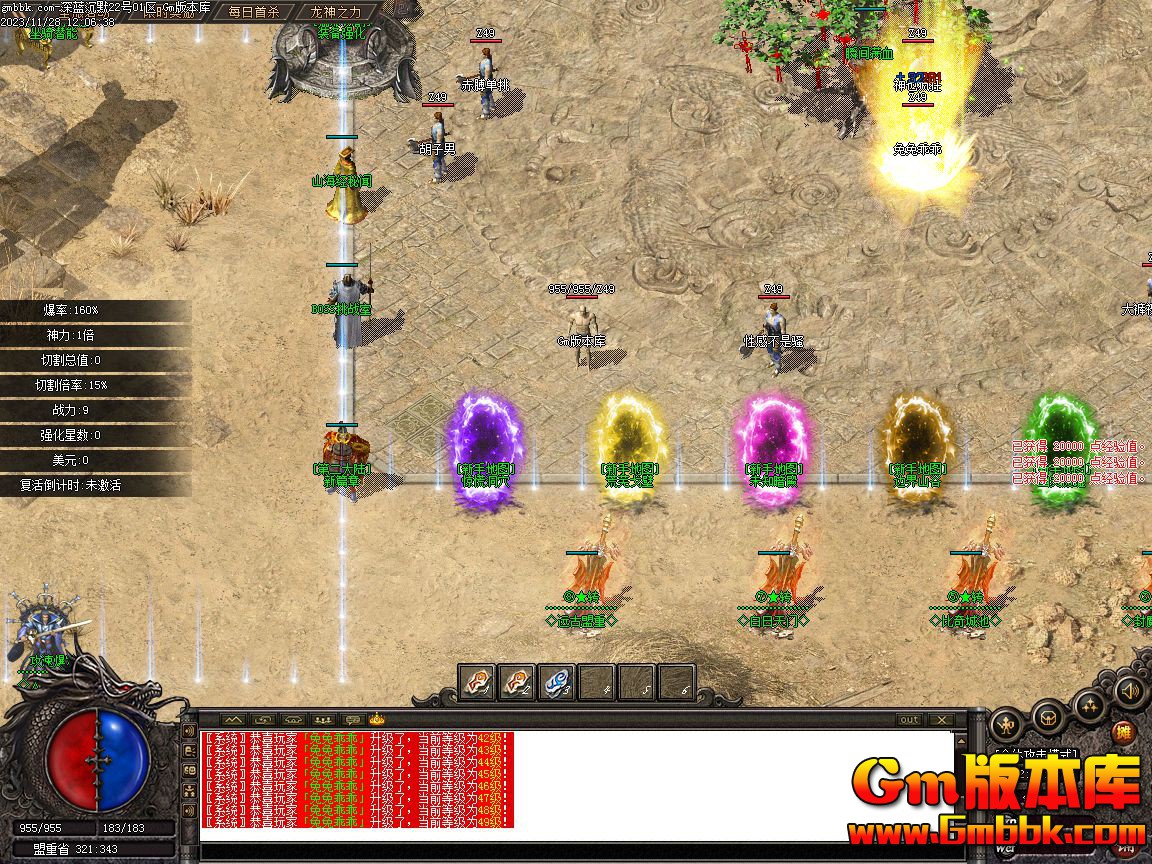Open the bag inventory icon

tap(1047, 716)
